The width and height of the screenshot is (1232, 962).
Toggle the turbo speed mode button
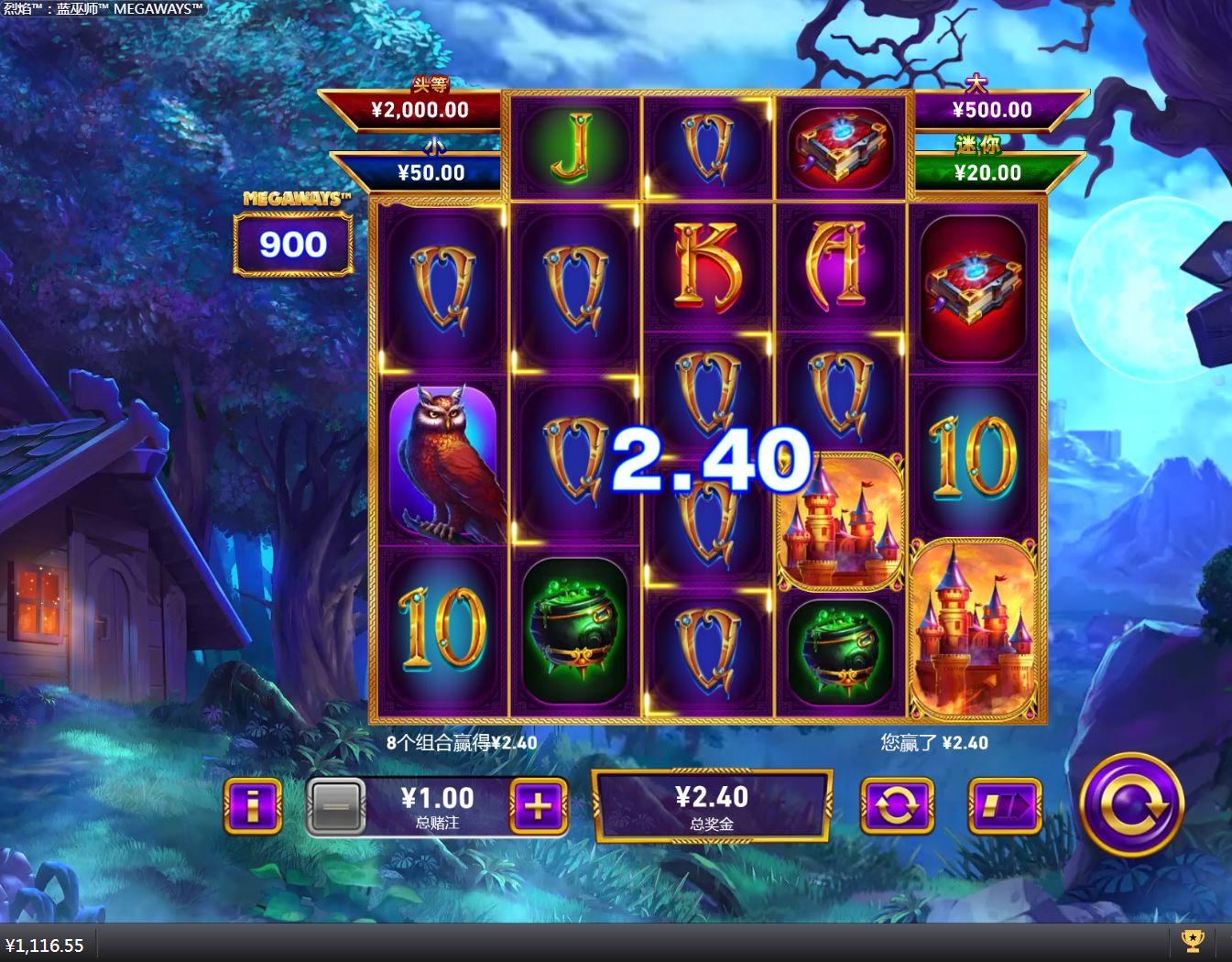[x=1005, y=806]
